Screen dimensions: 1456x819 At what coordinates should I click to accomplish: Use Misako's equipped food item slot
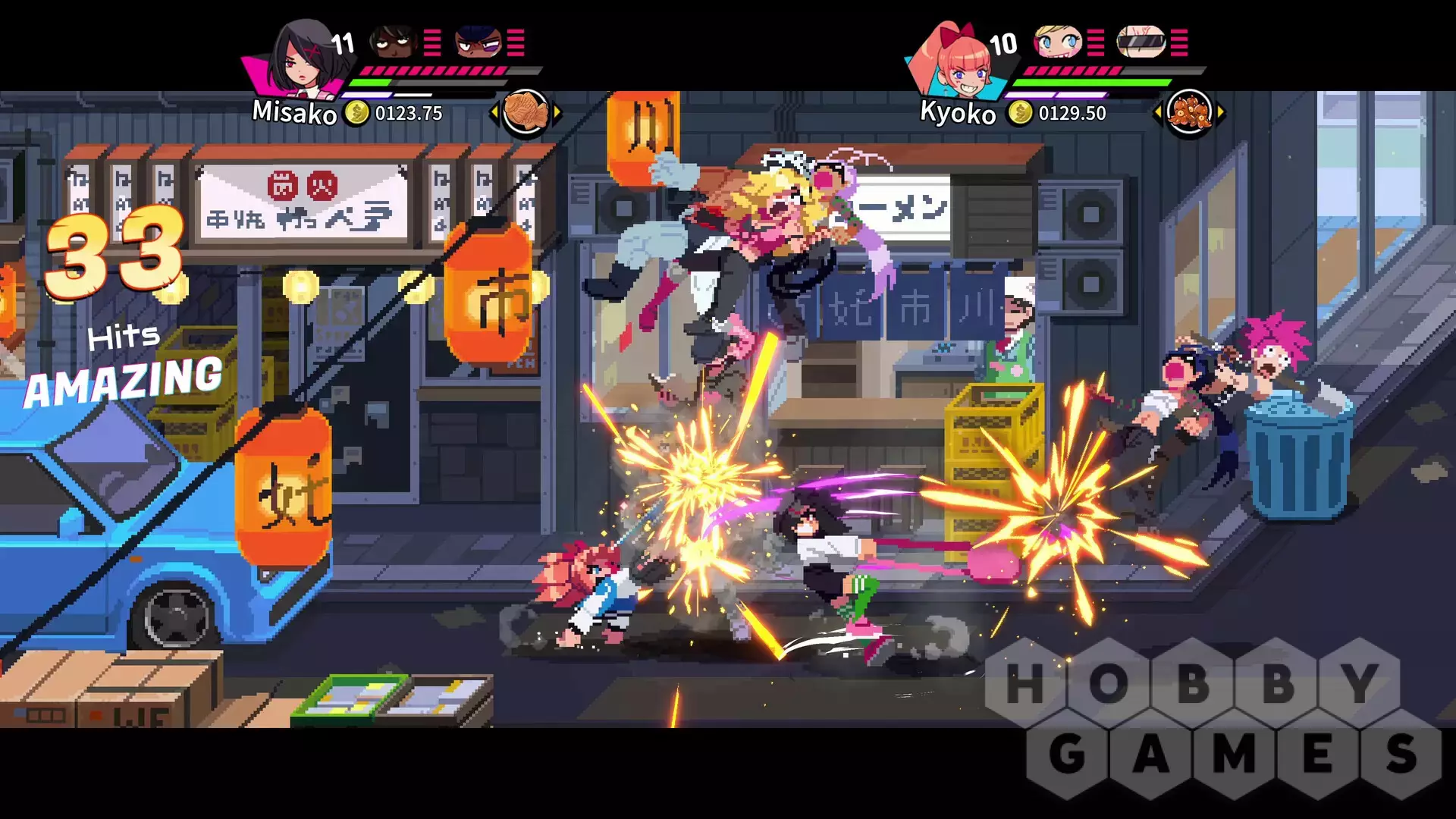point(526,112)
